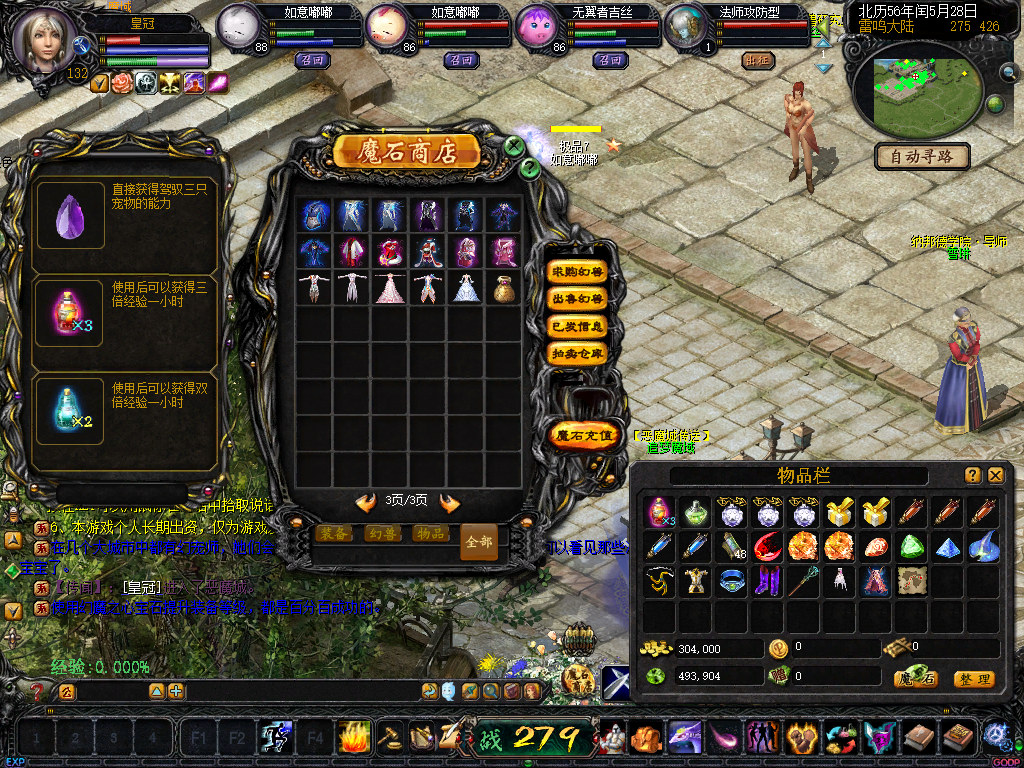This screenshot has width=1024, height=768.
Task: Select the treasure map inventory item
Action: pos(911,580)
